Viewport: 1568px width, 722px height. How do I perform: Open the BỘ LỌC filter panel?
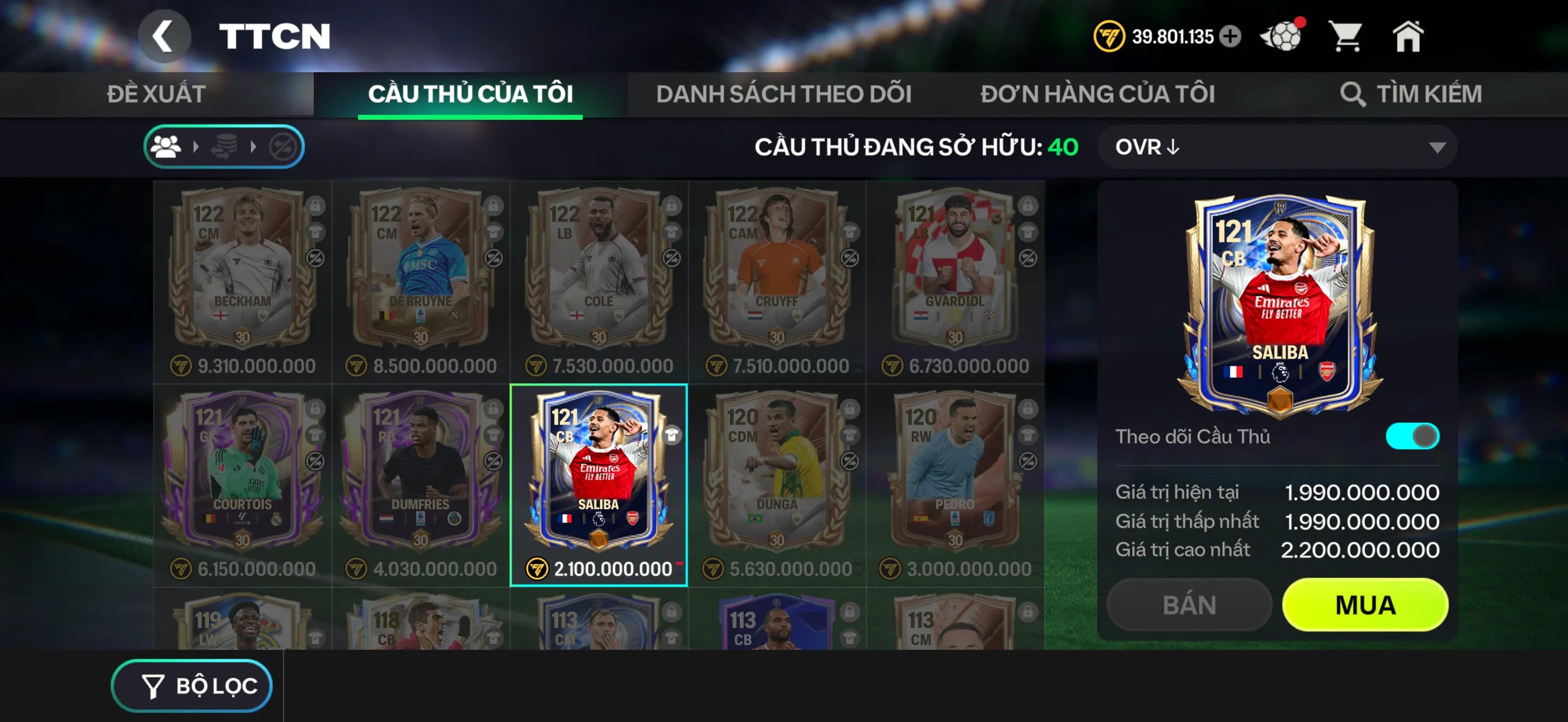192,685
